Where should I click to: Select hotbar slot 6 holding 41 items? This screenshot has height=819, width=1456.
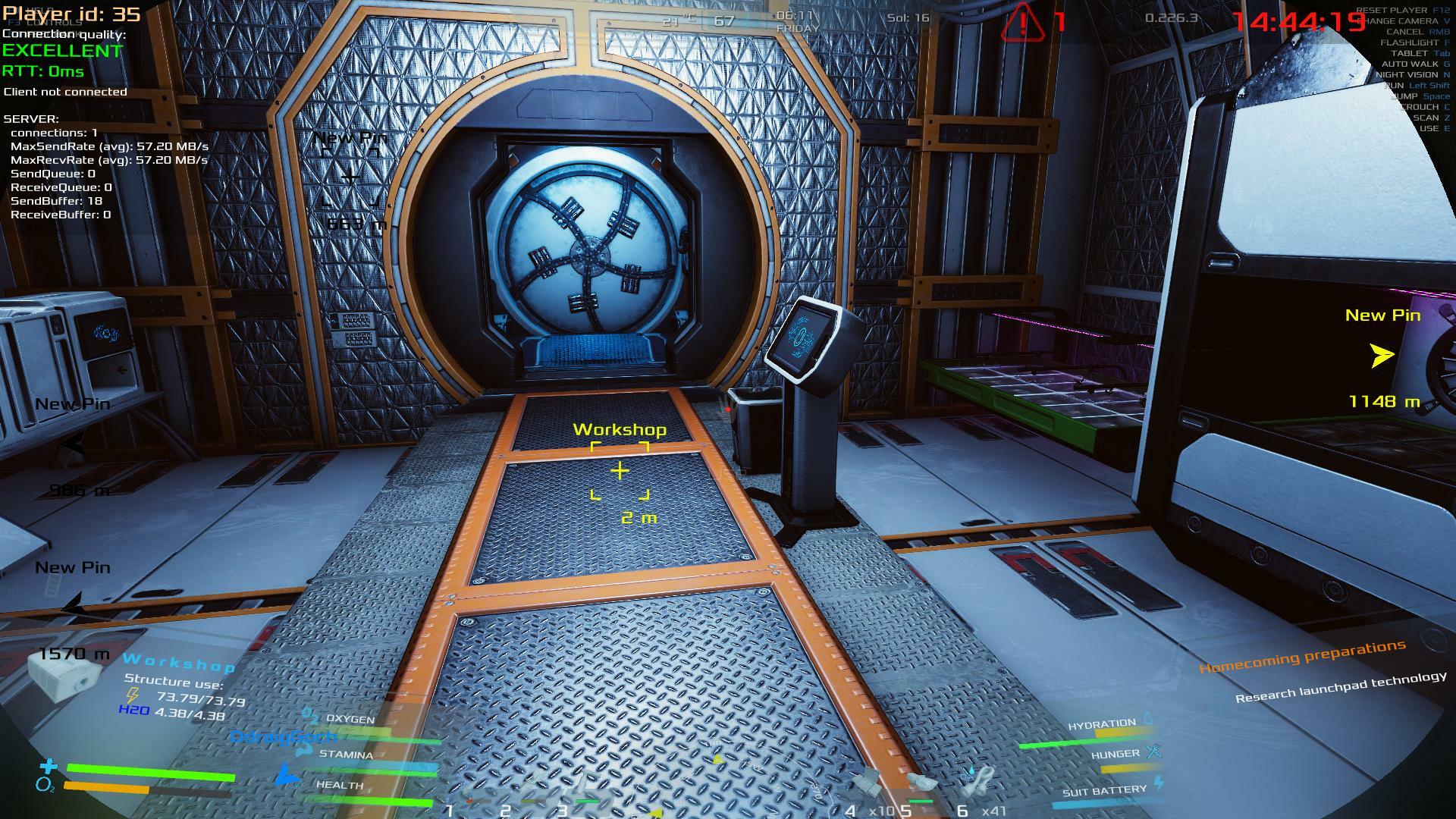978,781
